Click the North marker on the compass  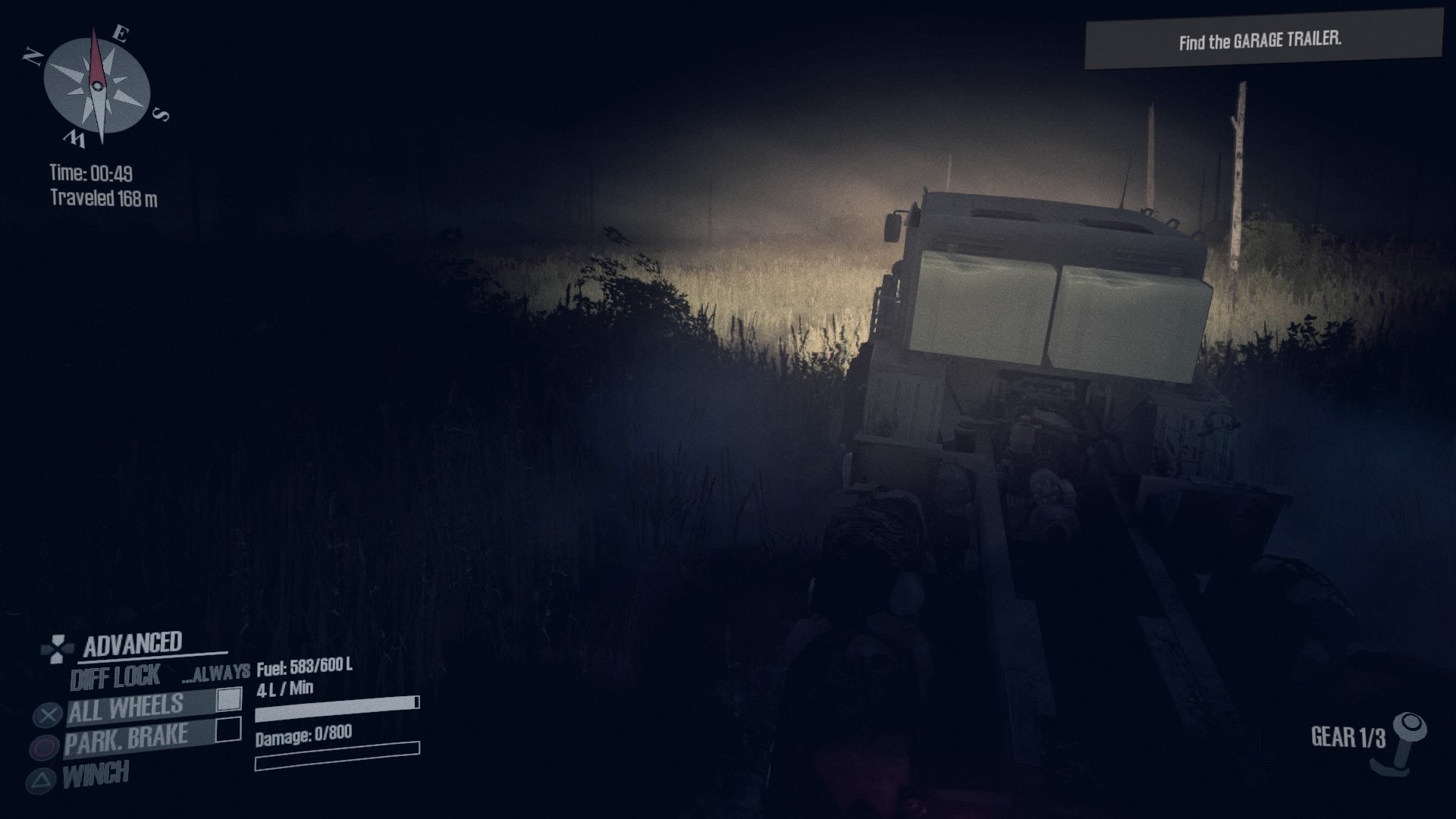click(x=33, y=56)
